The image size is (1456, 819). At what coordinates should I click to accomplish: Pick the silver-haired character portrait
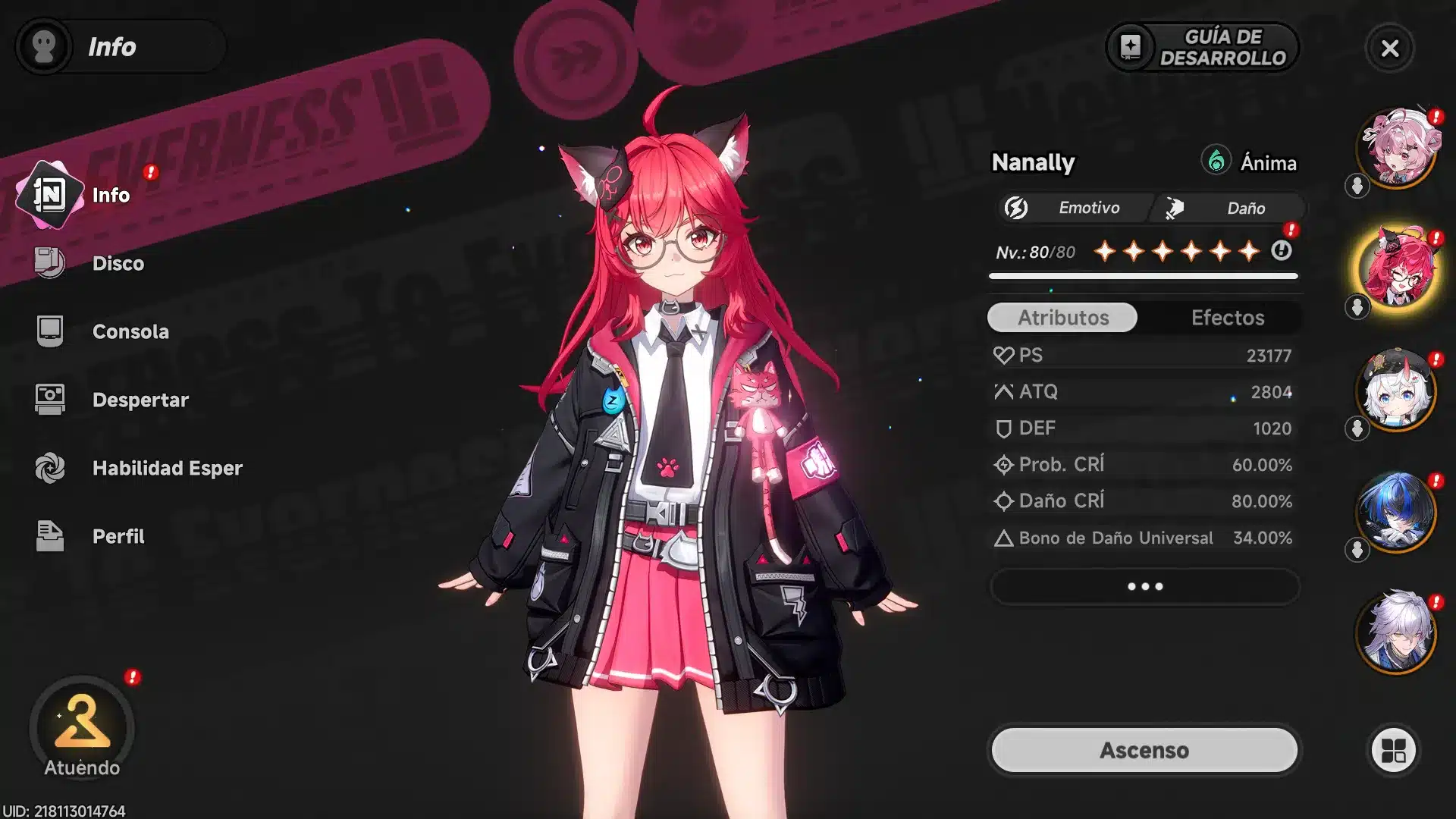tap(1397, 632)
